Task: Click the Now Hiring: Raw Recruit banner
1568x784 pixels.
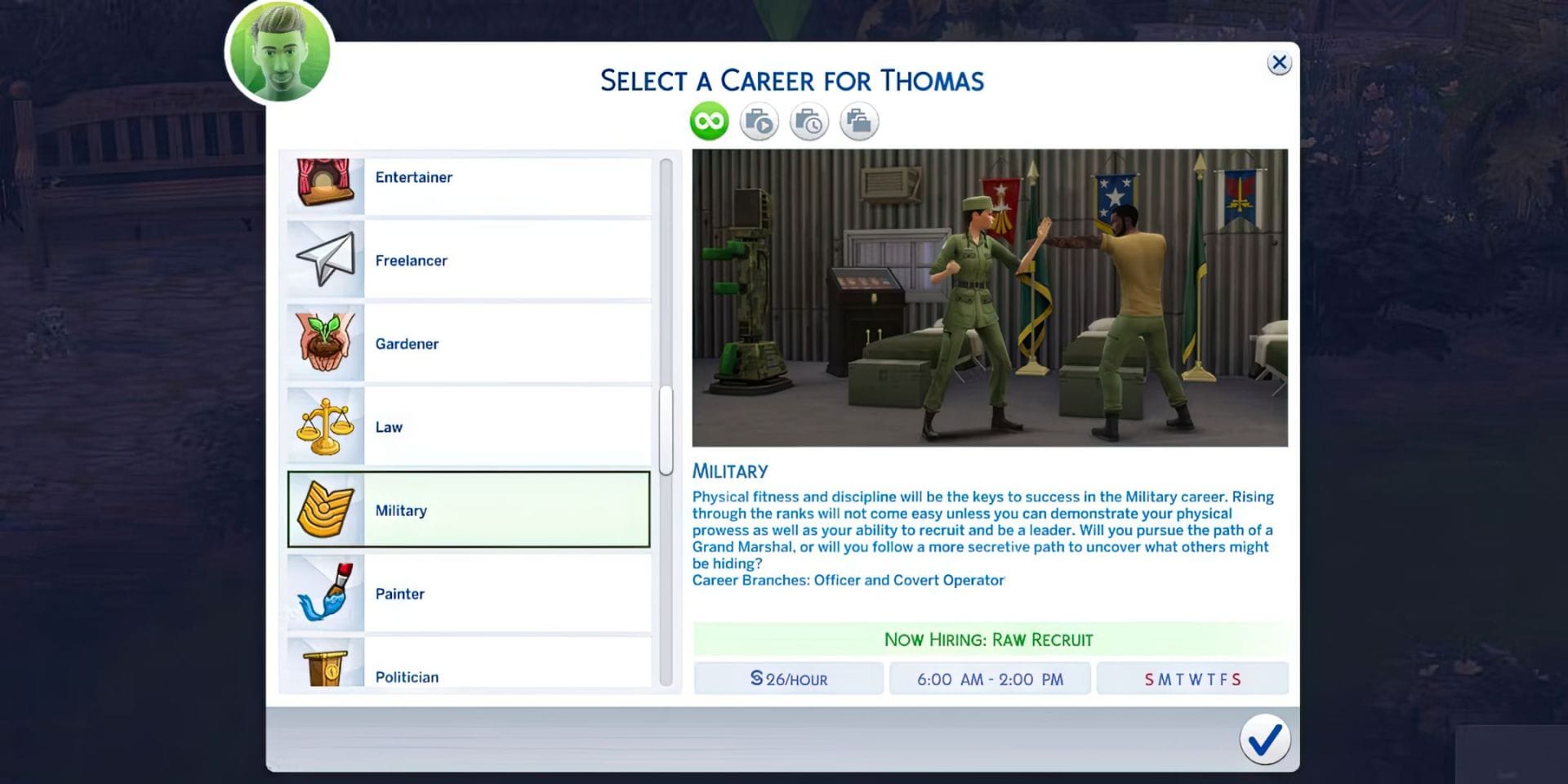Action: pos(990,639)
